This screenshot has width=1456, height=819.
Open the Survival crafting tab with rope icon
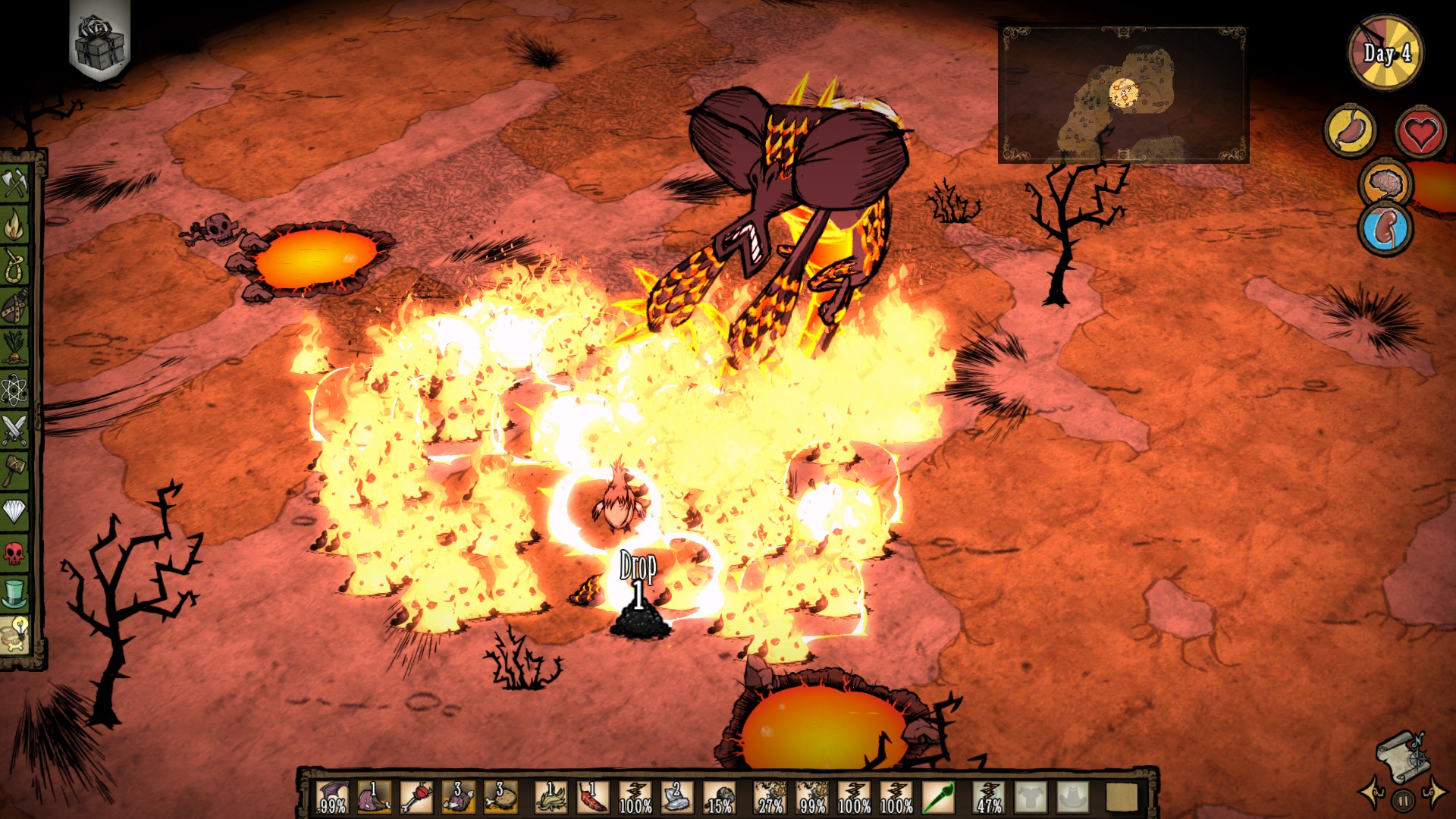point(15,266)
